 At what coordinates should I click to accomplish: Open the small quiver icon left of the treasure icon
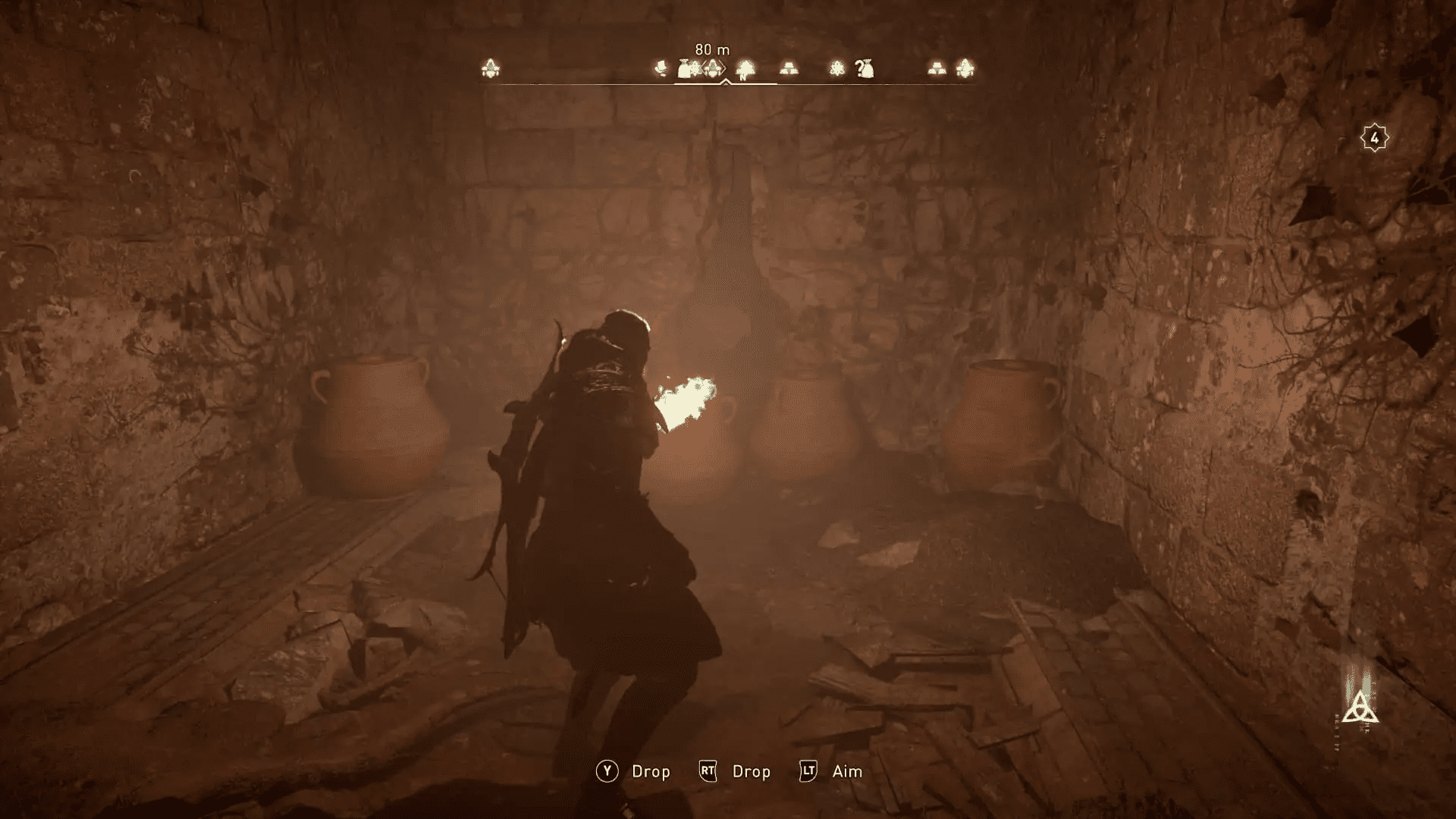click(661, 68)
